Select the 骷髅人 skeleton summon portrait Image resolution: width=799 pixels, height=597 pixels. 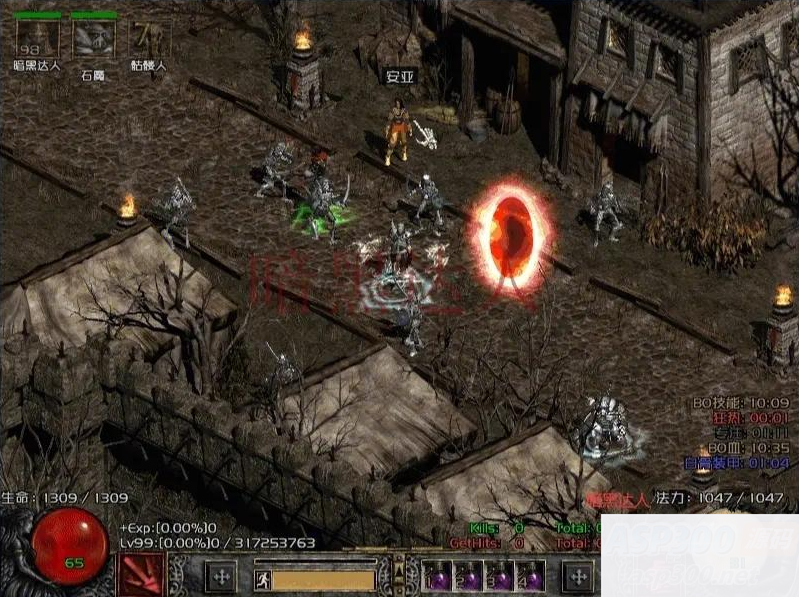[x=149, y=38]
